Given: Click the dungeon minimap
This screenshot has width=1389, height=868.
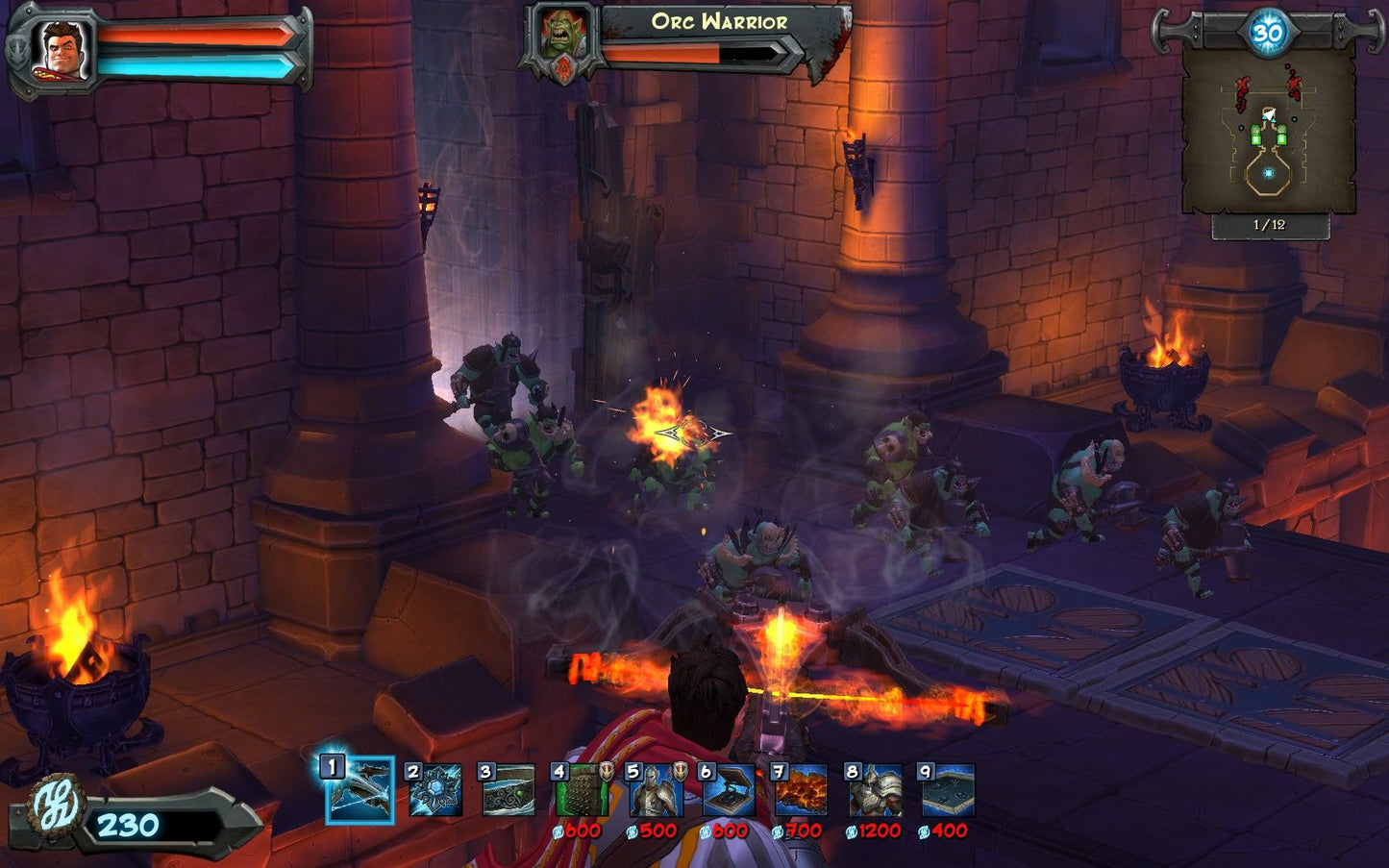Looking at the screenshot, I should 1269,131.
